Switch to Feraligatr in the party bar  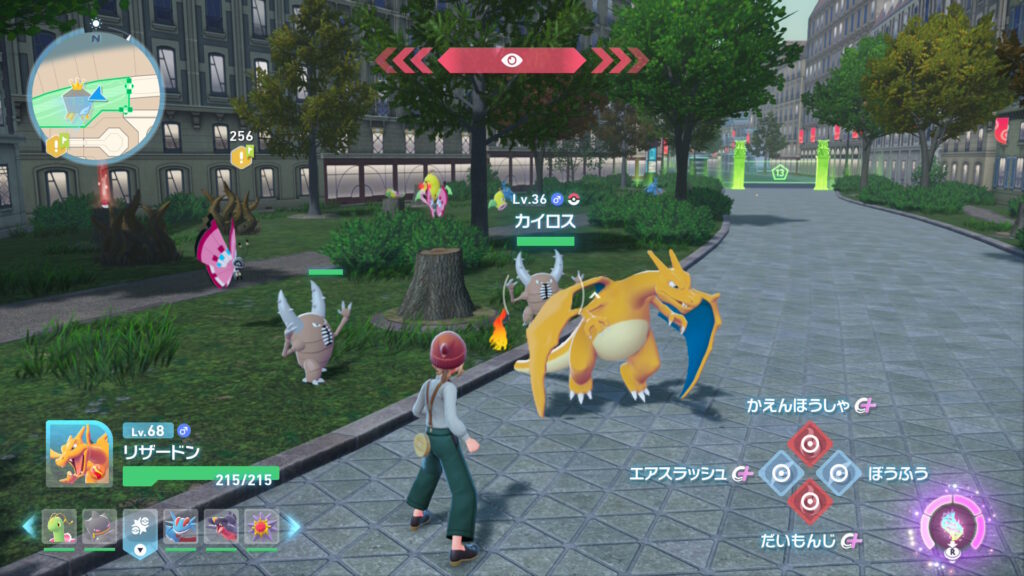pos(181,527)
